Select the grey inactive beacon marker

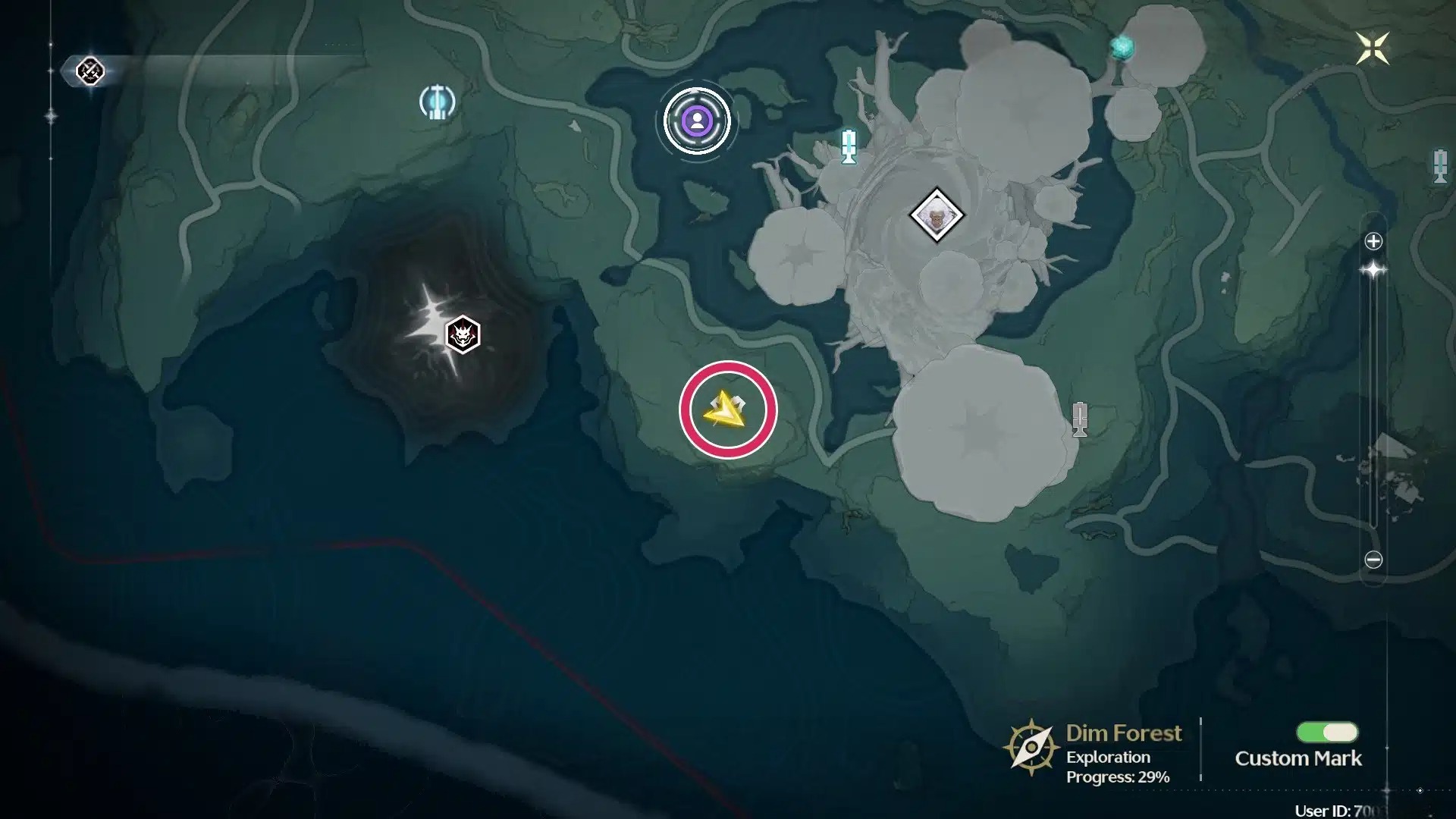click(x=1080, y=419)
